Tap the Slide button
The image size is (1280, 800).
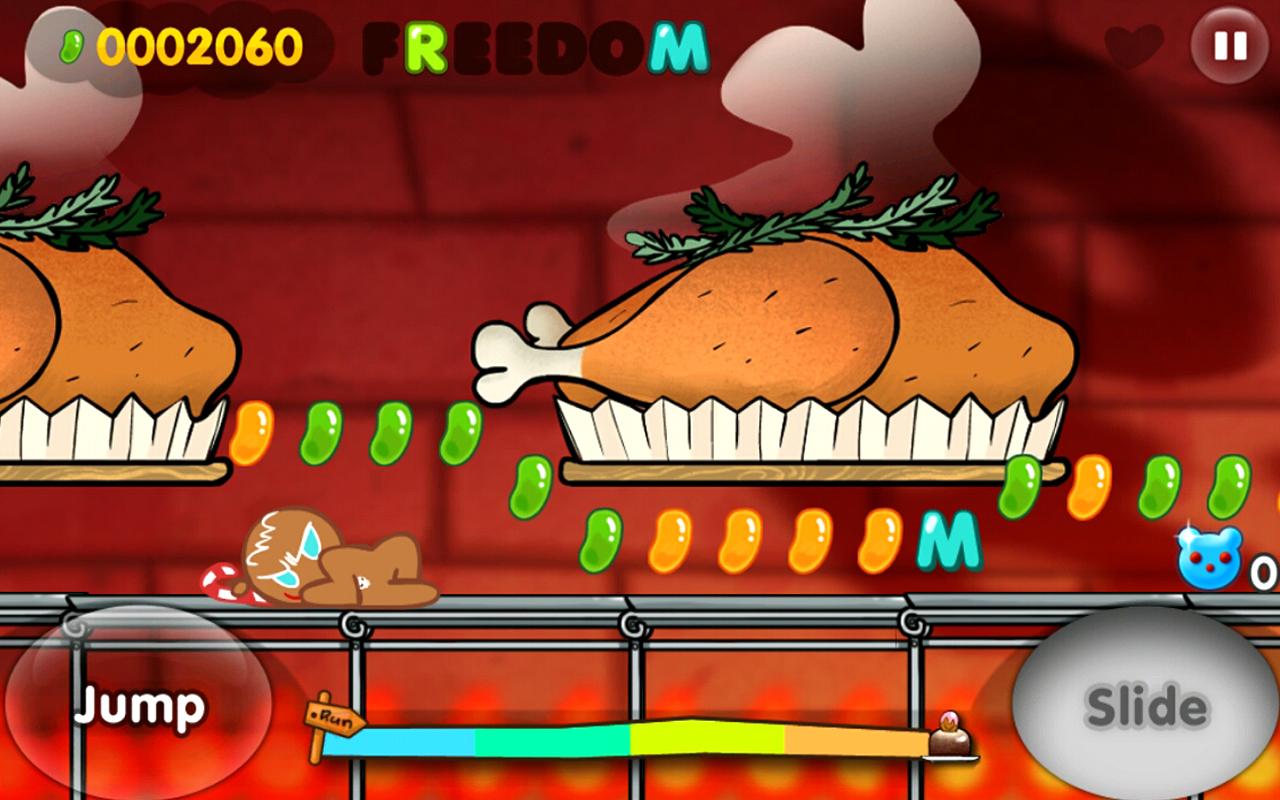click(x=1146, y=706)
